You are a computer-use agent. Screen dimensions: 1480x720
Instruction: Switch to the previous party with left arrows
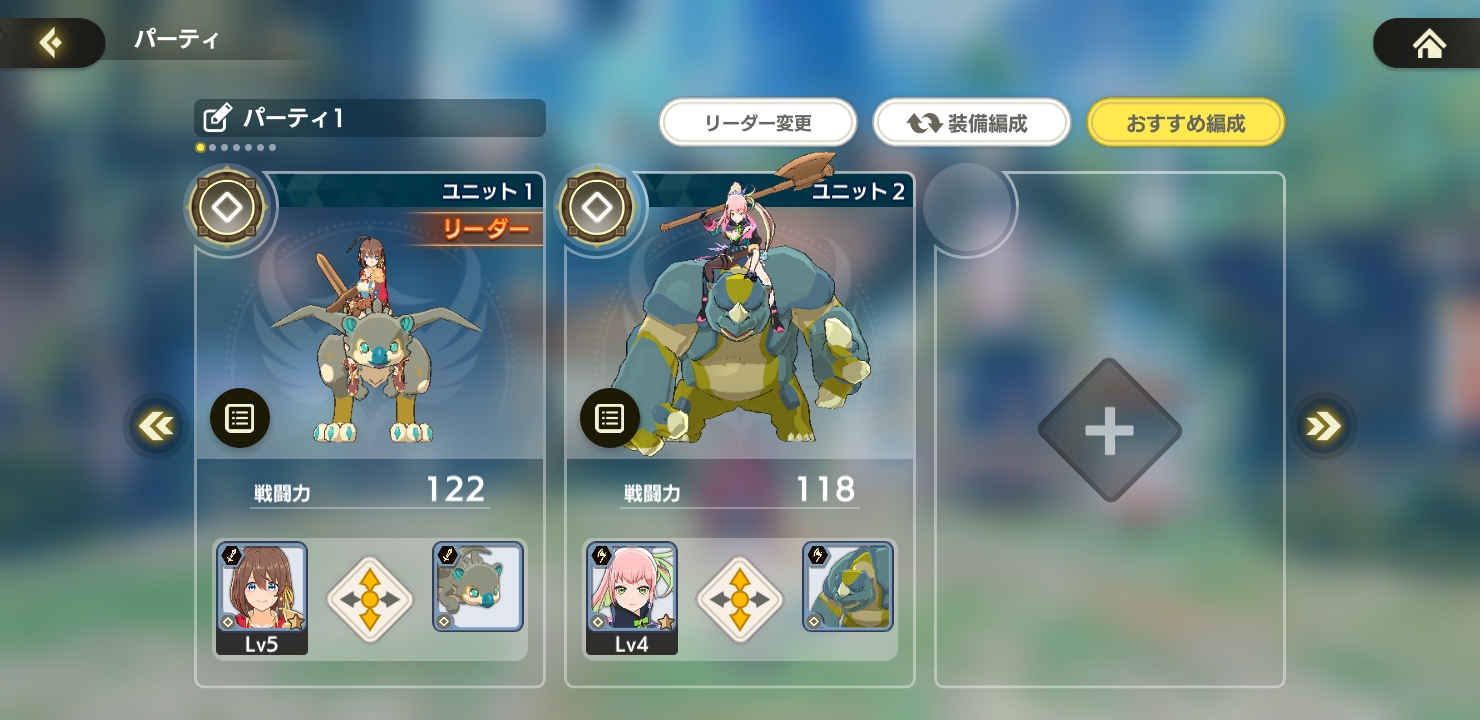coord(156,427)
